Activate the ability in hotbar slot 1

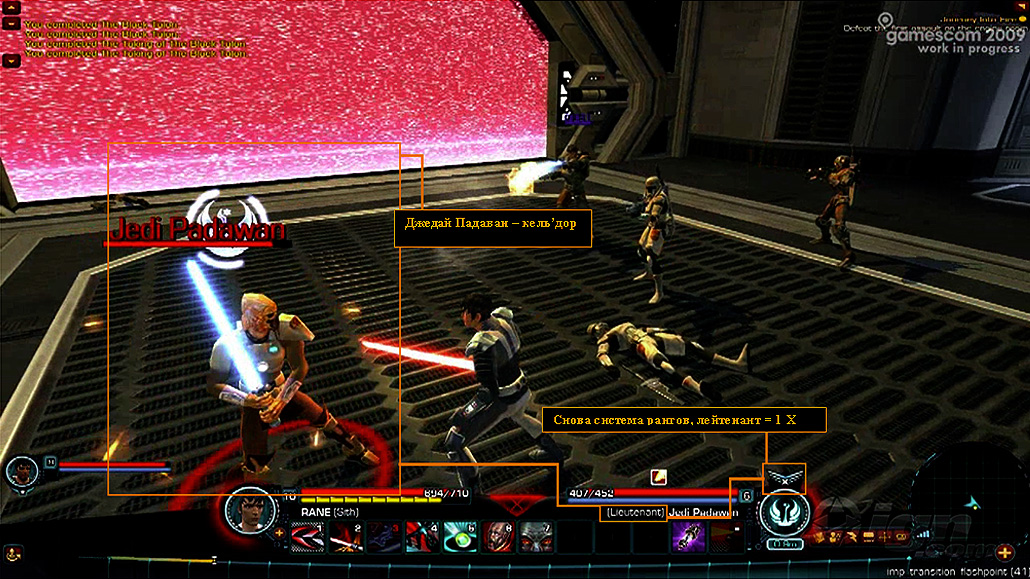[x=305, y=537]
